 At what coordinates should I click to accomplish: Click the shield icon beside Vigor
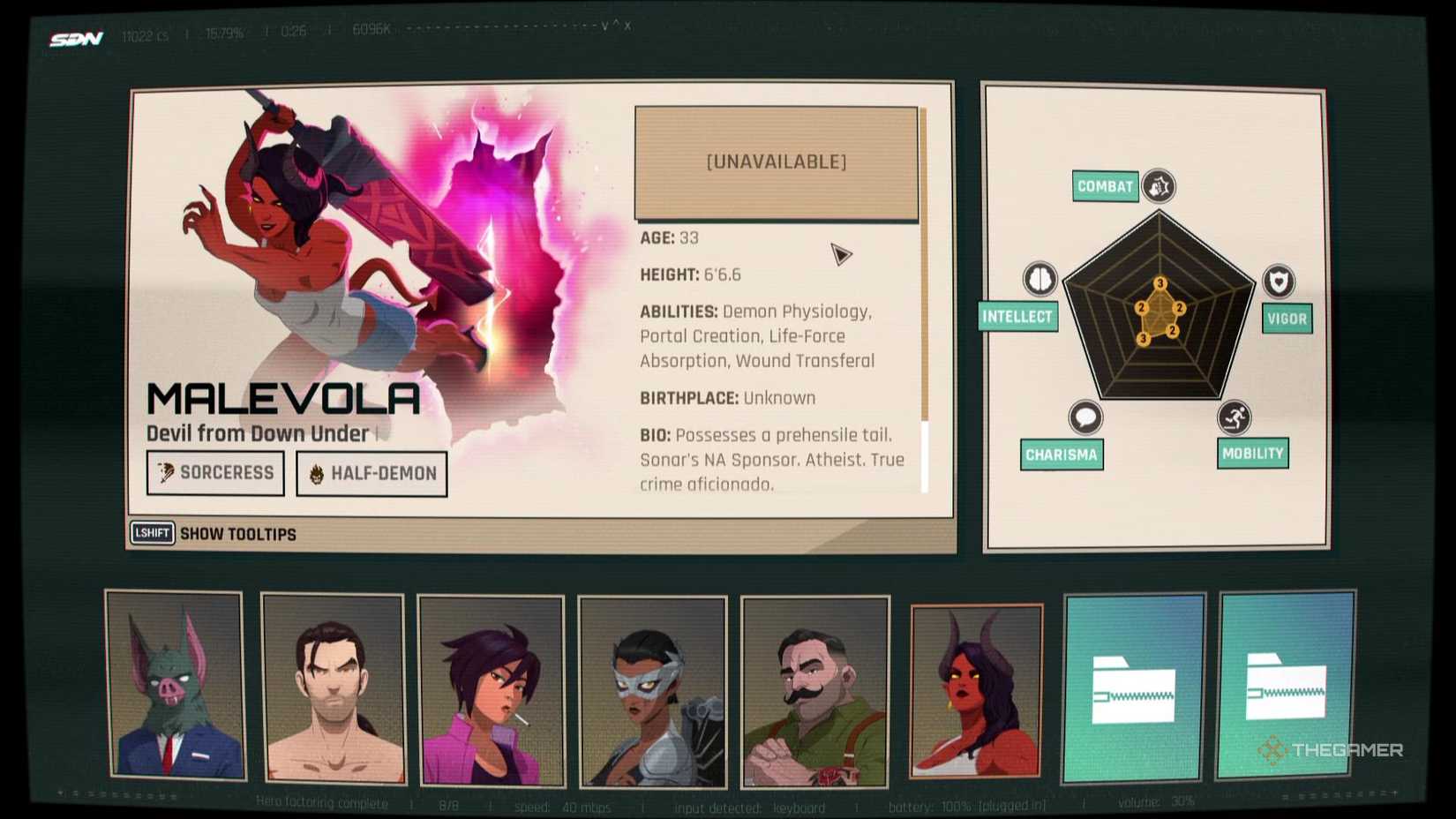[1278, 281]
